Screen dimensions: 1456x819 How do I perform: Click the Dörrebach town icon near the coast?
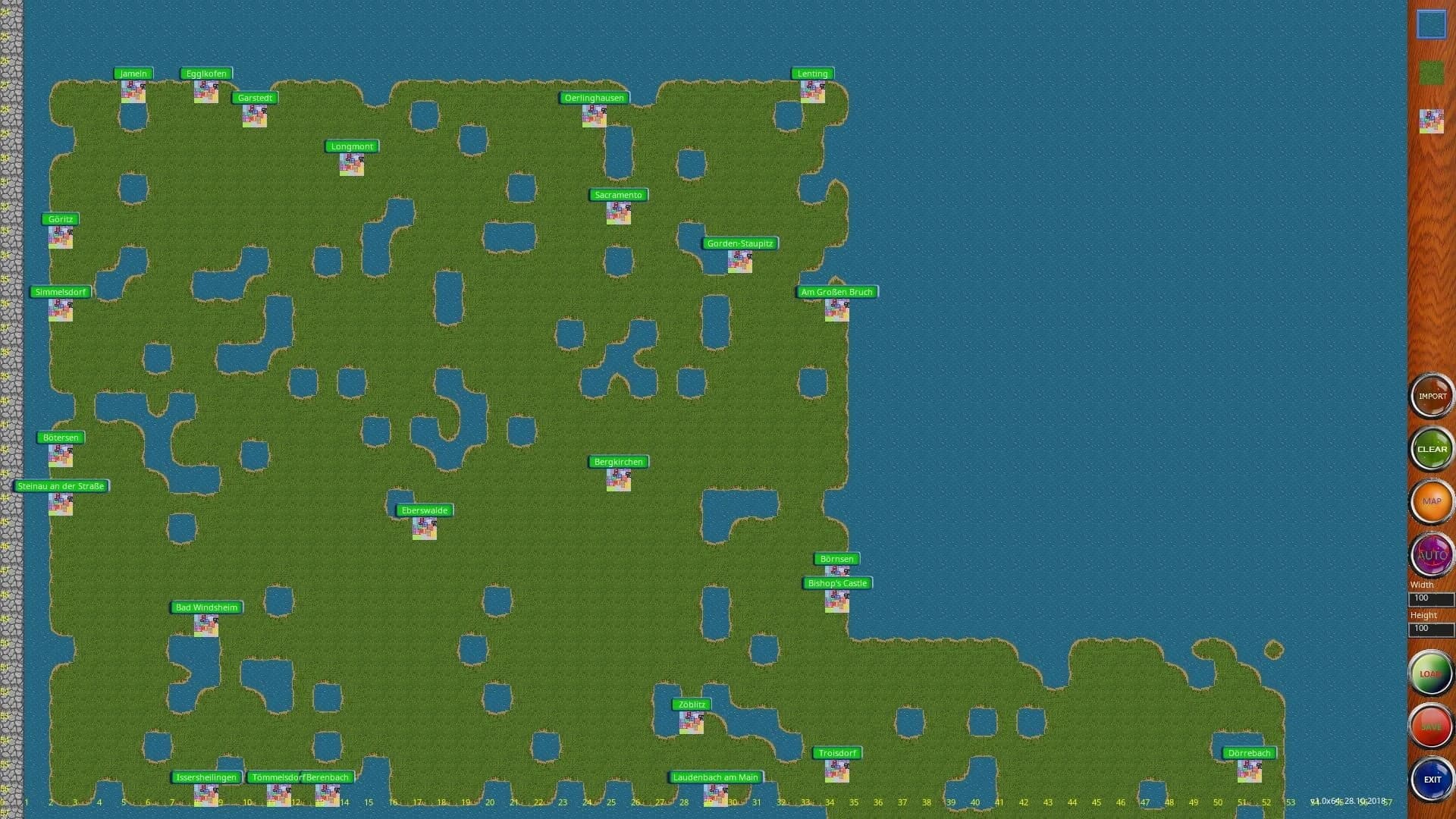pyautogui.click(x=1248, y=771)
